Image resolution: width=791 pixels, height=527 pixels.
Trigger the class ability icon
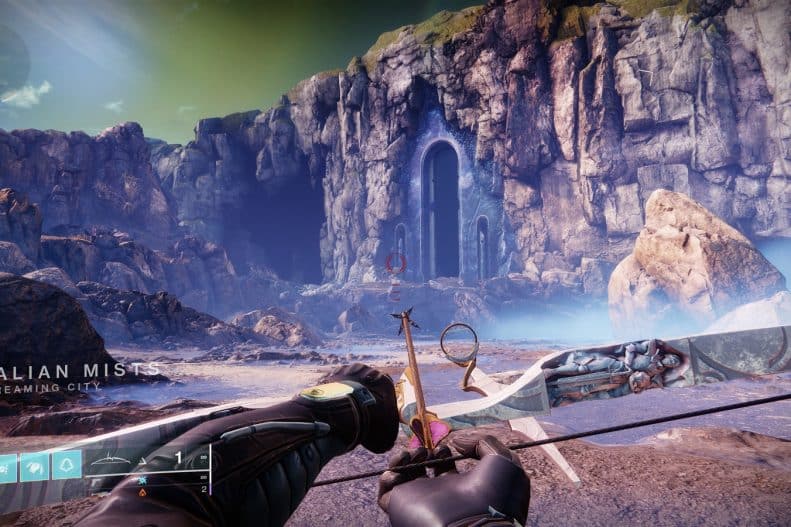tap(67, 466)
